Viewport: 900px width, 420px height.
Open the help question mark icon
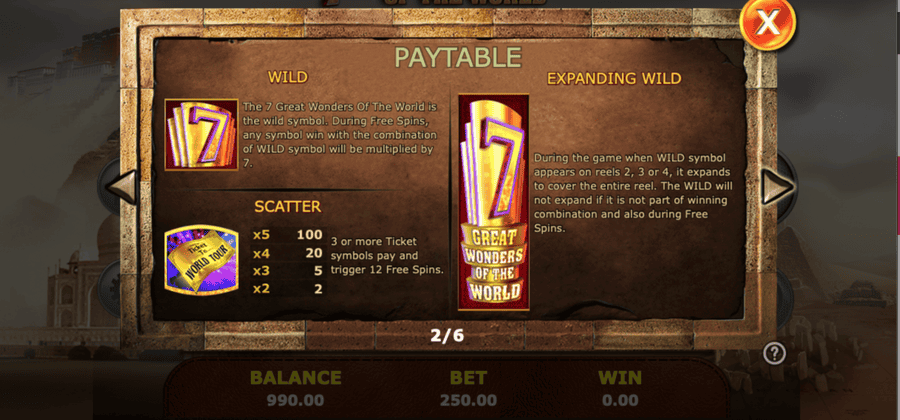(774, 352)
